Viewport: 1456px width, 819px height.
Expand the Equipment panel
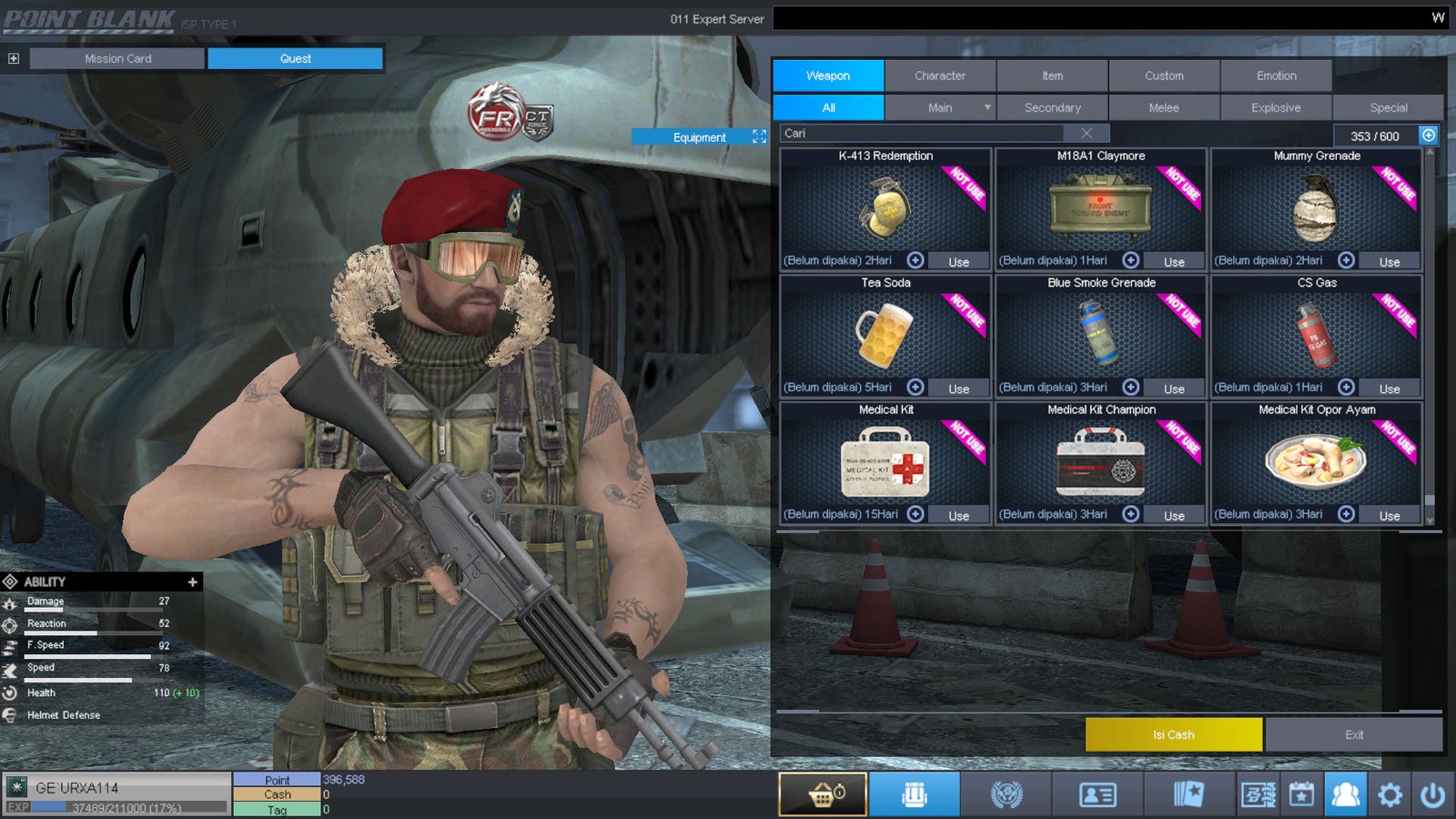click(x=759, y=136)
